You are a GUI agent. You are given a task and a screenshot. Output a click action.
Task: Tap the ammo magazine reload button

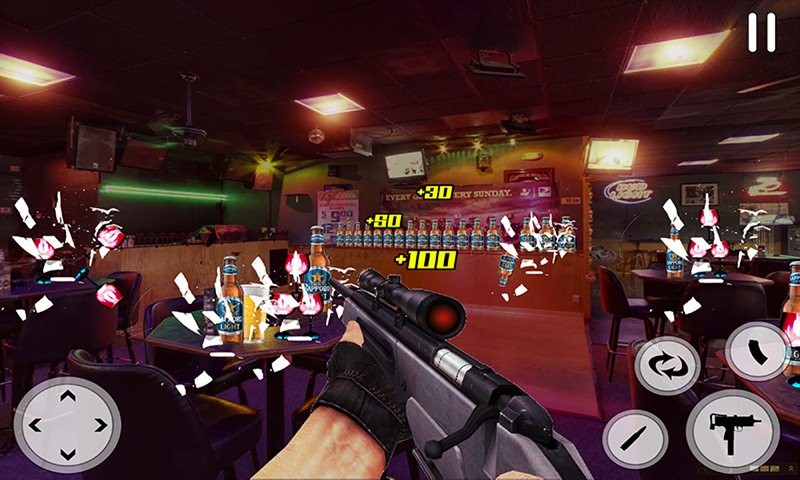tap(757, 351)
